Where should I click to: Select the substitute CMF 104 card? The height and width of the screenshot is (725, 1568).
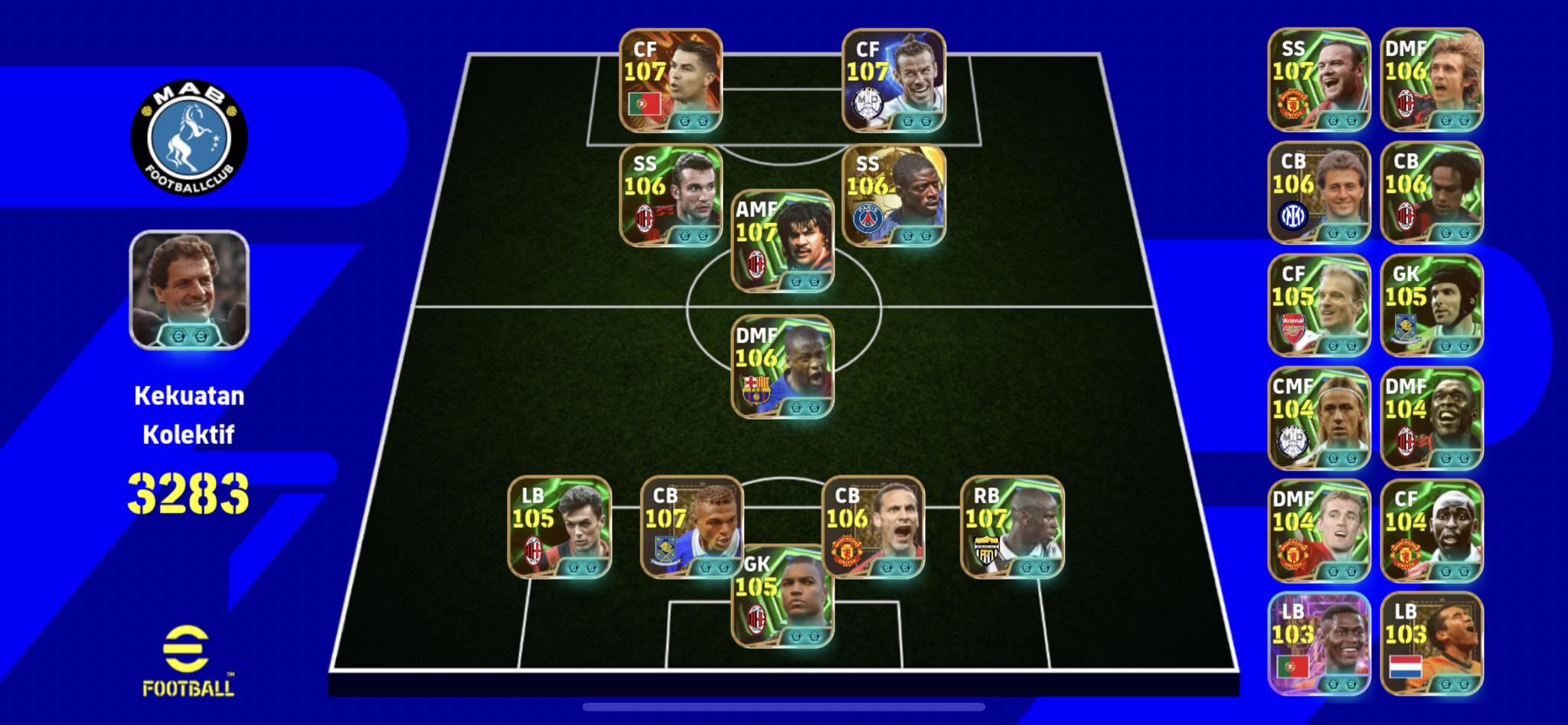1318,418
